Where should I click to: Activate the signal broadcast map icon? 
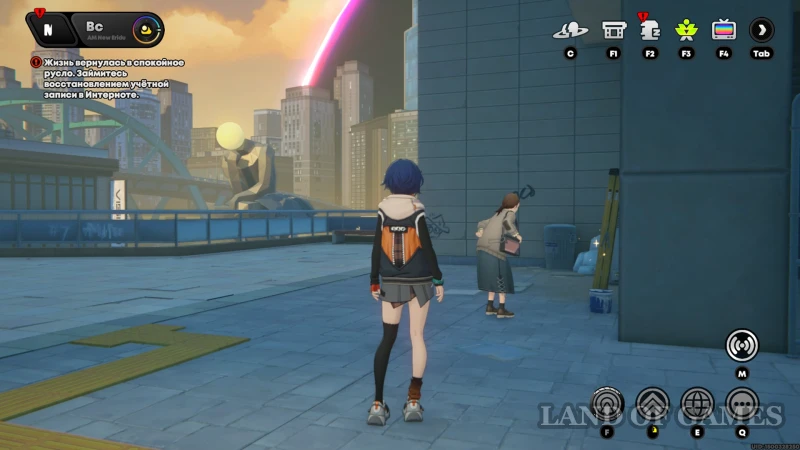click(x=741, y=345)
